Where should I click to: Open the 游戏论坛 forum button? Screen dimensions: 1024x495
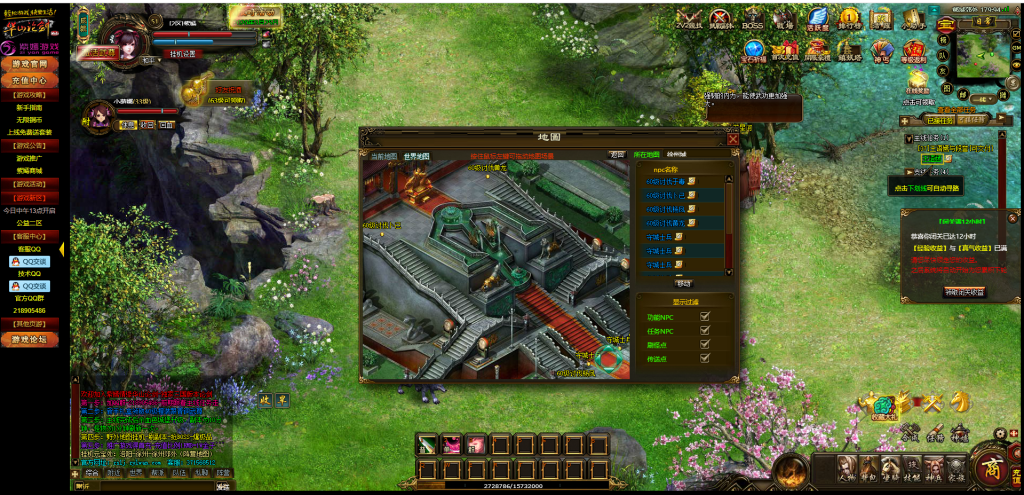(29, 339)
